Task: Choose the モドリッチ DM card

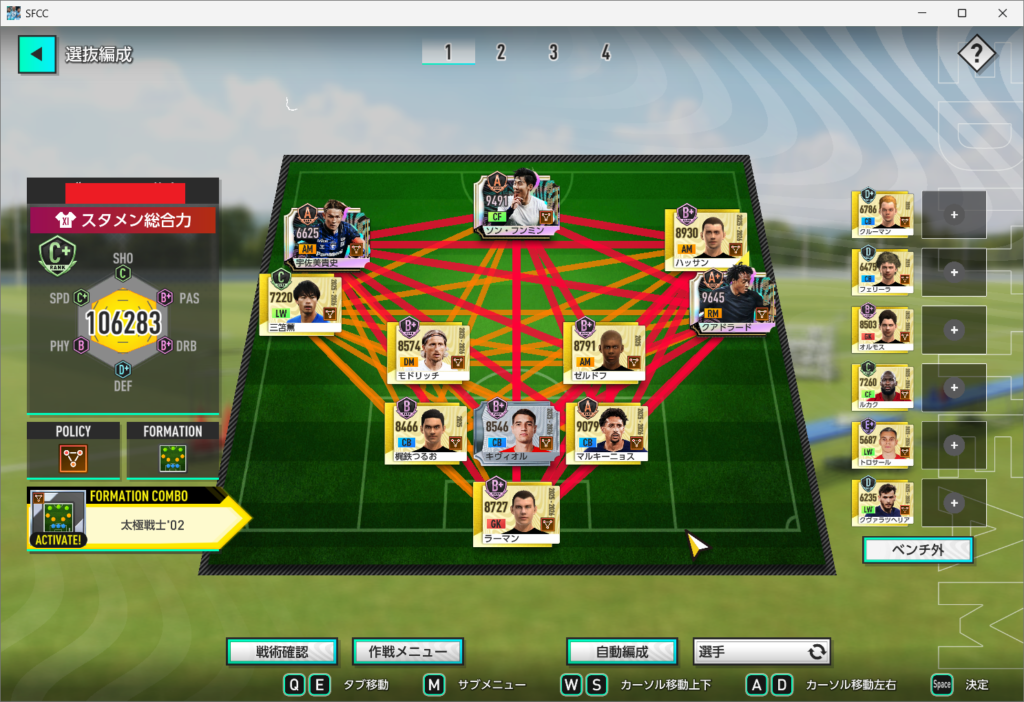Action: pyautogui.click(x=427, y=346)
